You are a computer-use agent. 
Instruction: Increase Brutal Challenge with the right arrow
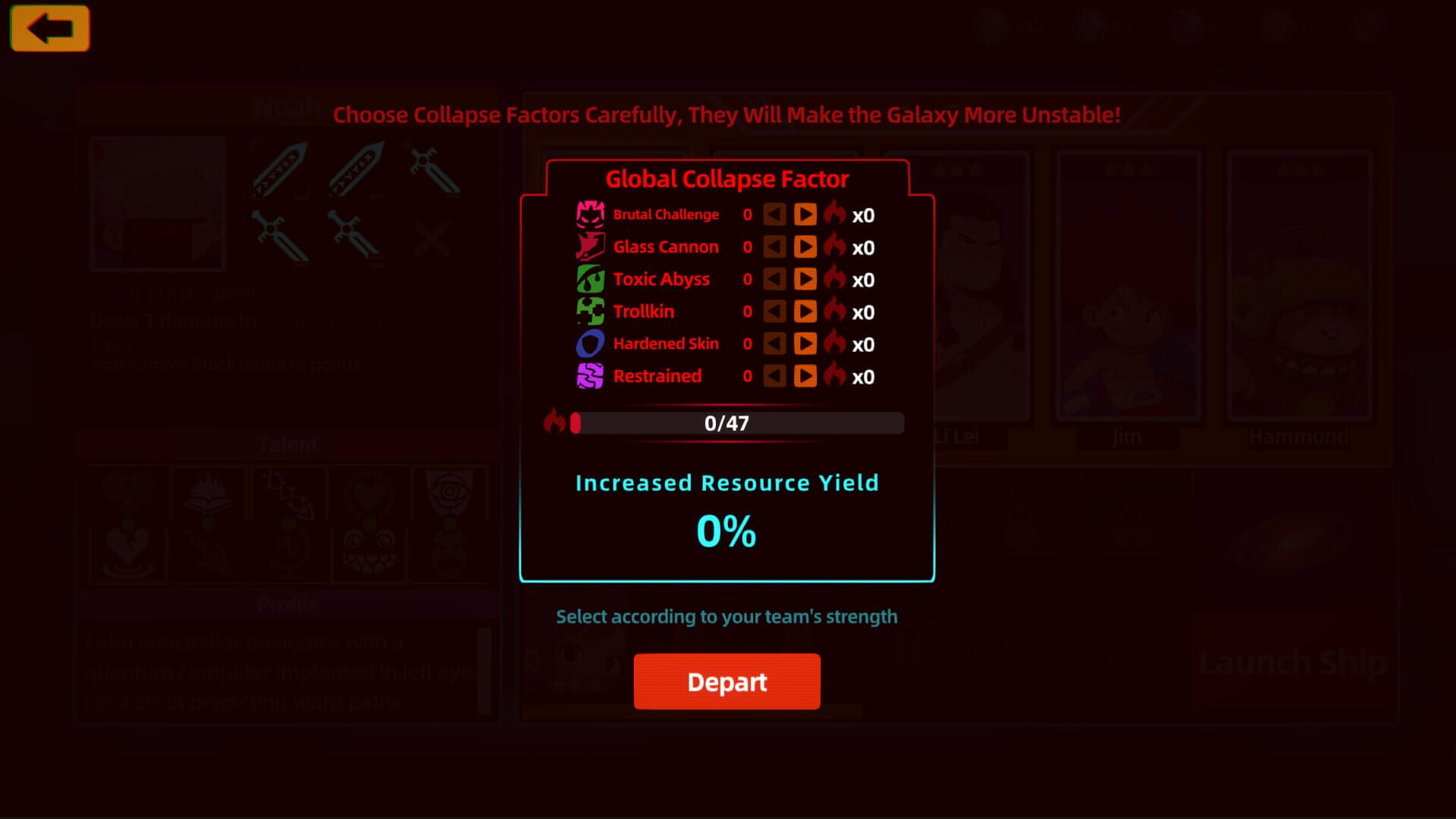click(805, 215)
